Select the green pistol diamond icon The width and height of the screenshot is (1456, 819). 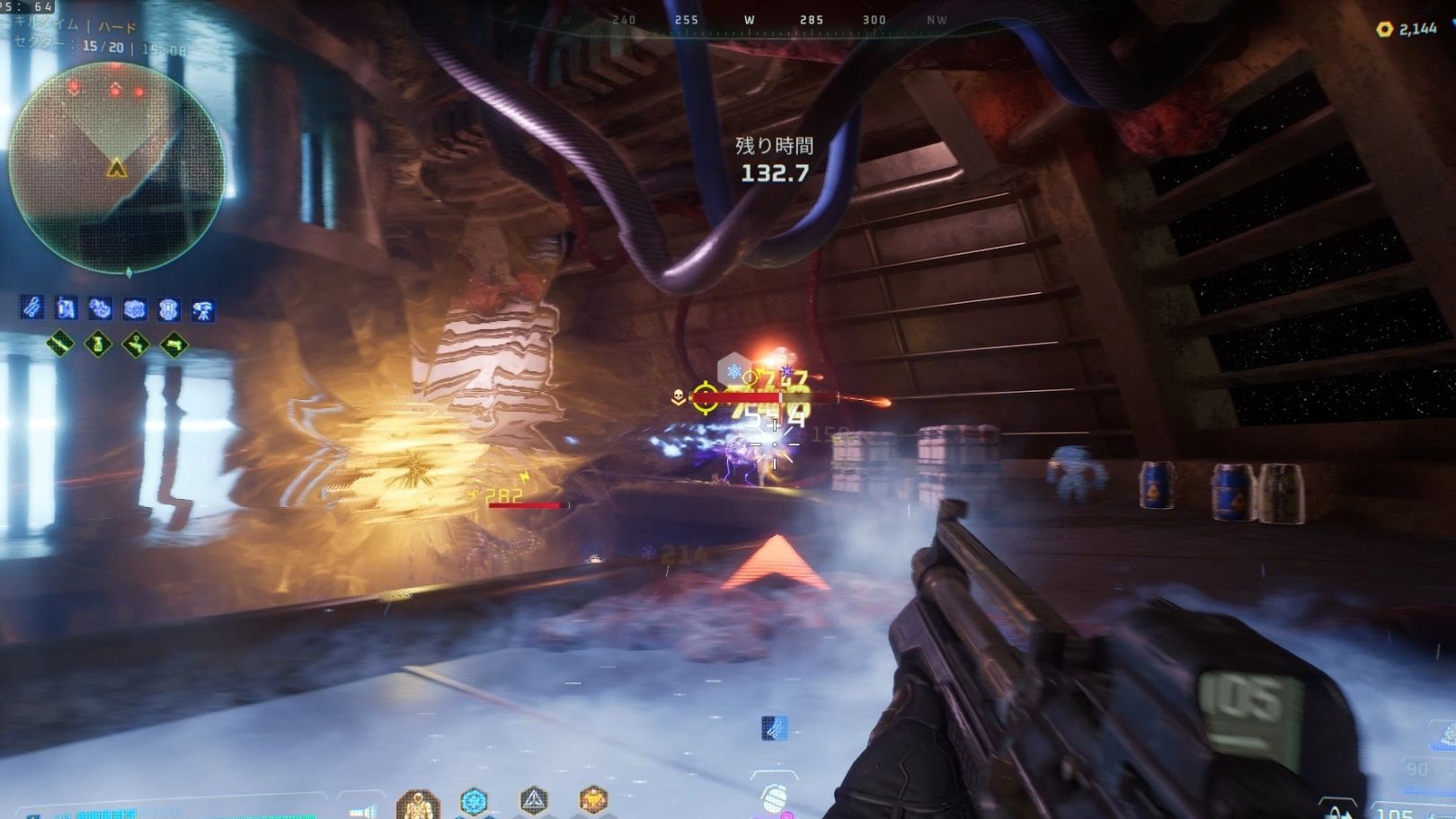[x=174, y=343]
